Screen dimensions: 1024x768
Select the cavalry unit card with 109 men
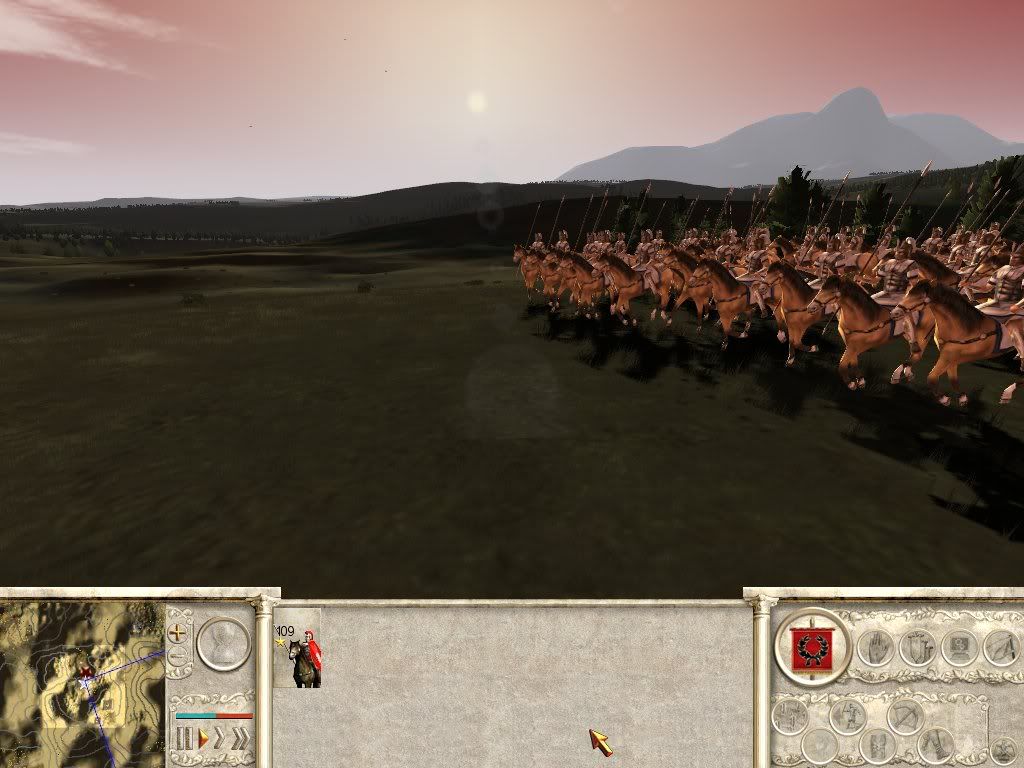coord(298,649)
